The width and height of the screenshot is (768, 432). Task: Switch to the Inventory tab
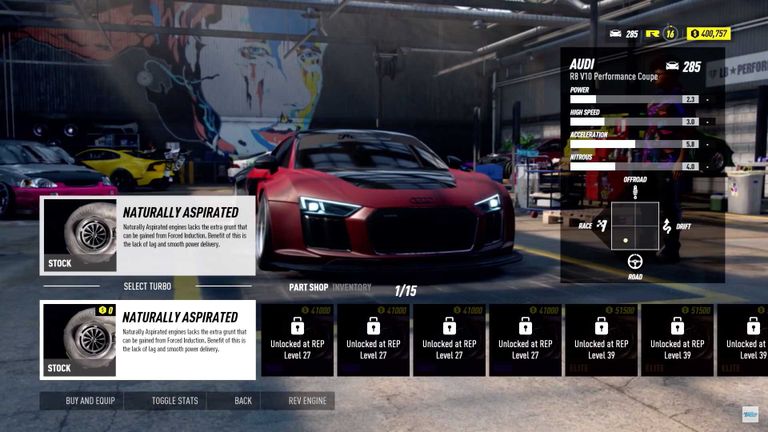pos(352,288)
